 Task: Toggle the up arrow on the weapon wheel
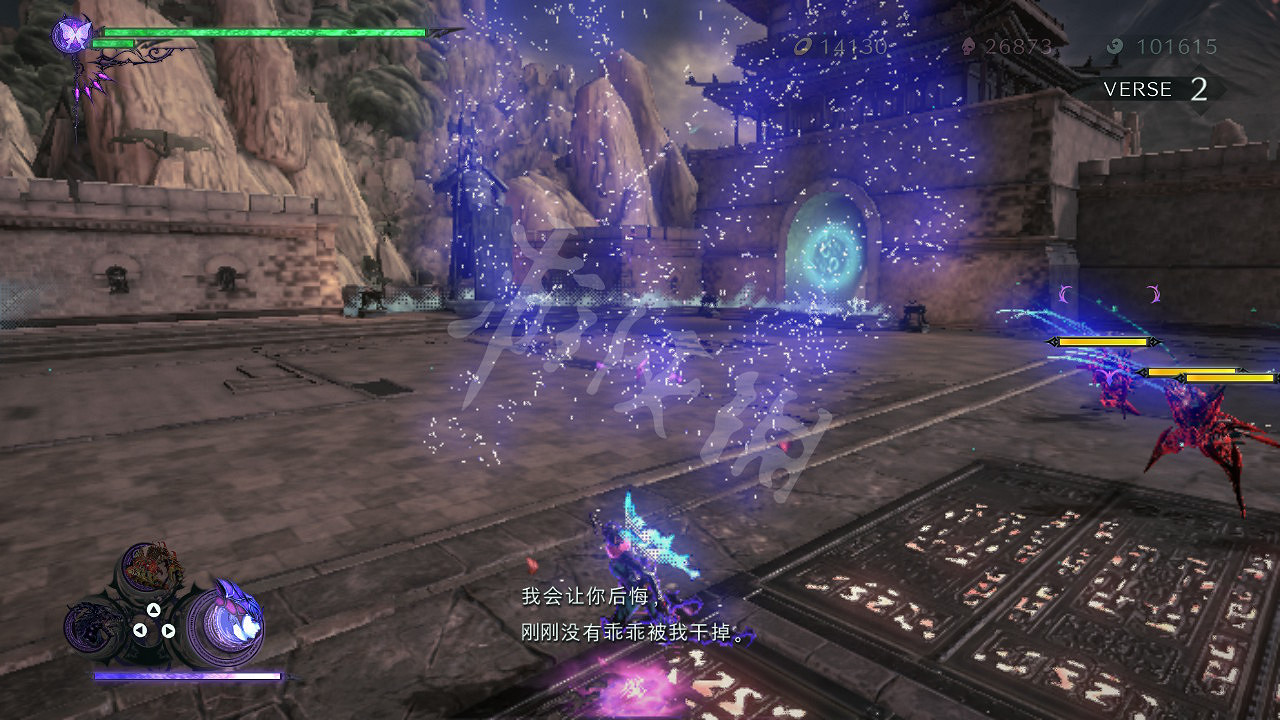[154, 611]
